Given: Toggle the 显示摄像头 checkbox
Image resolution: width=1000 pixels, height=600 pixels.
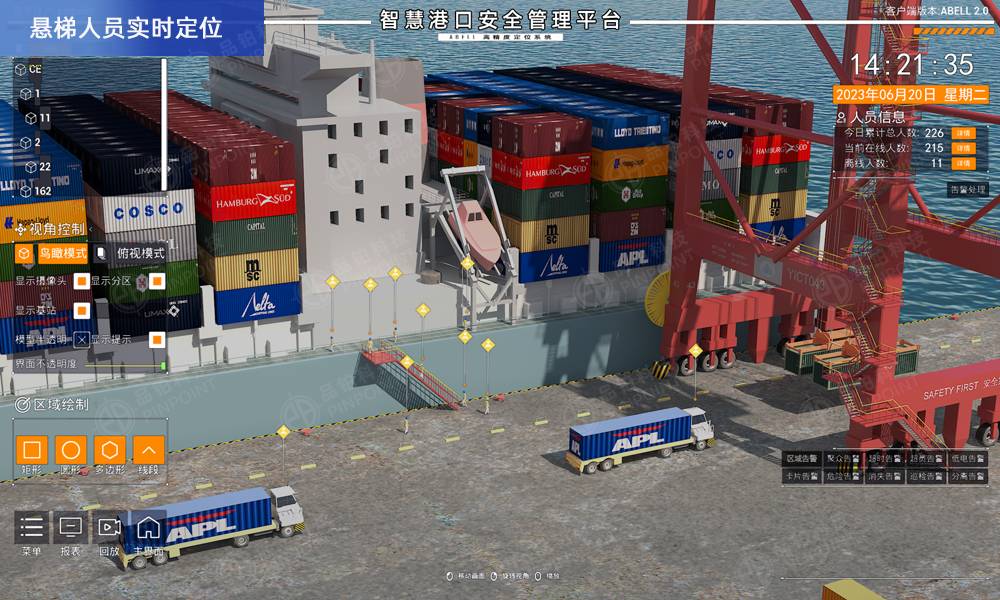Looking at the screenshot, I should [82, 281].
